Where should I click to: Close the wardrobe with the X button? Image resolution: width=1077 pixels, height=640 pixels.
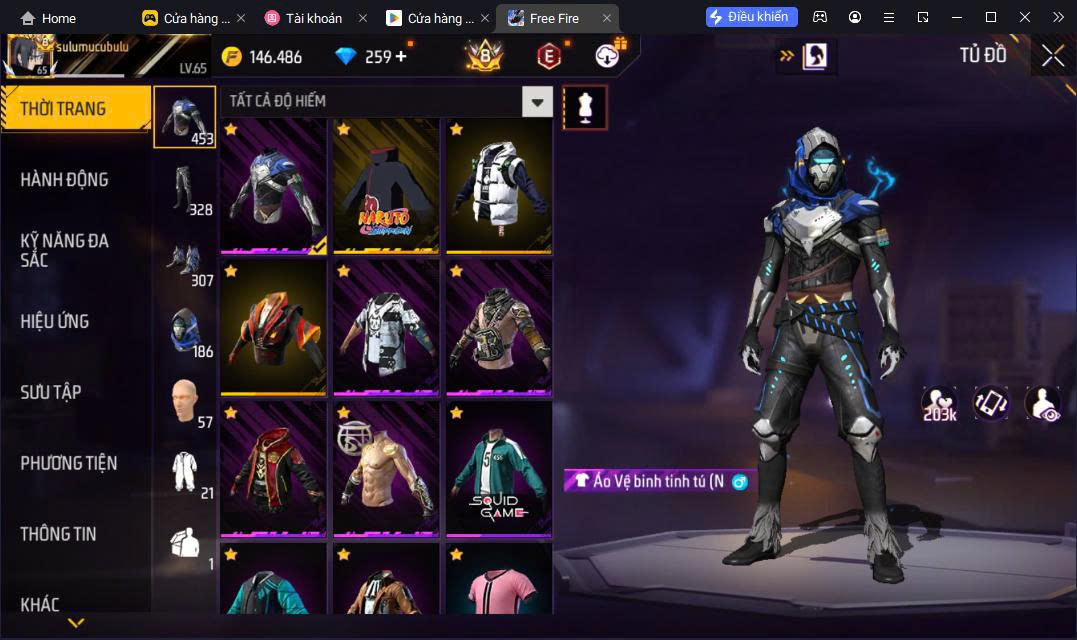click(x=1052, y=56)
